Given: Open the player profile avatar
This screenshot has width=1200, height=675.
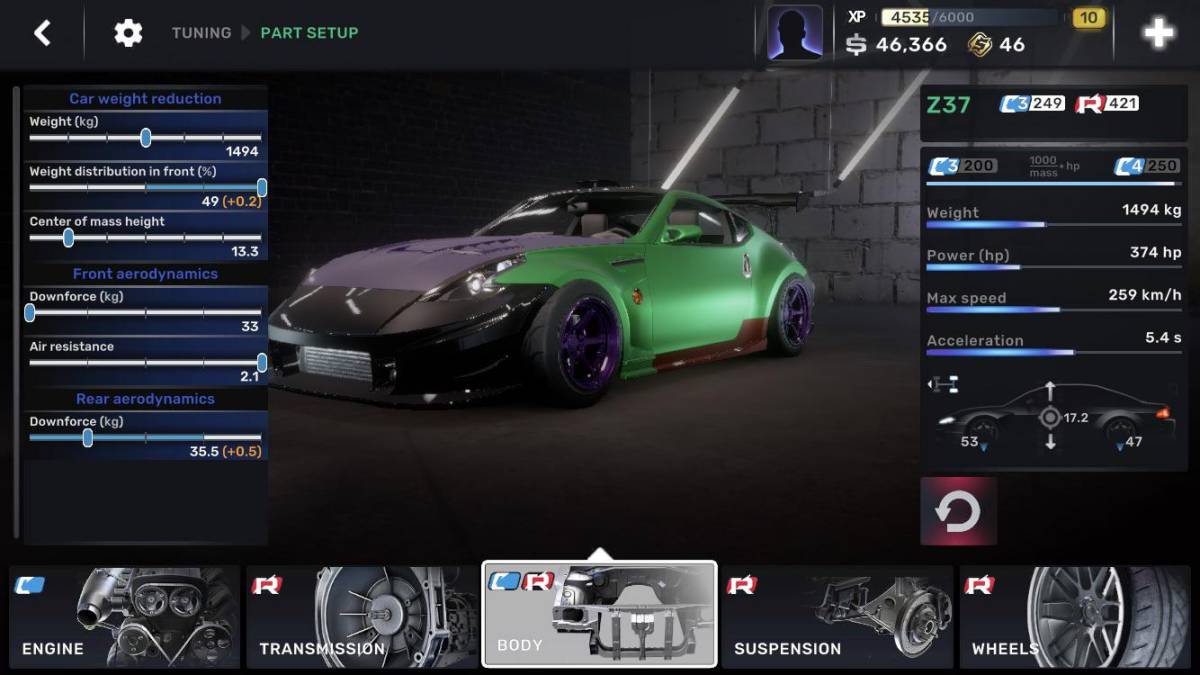Looking at the screenshot, I should tap(795, 33).
